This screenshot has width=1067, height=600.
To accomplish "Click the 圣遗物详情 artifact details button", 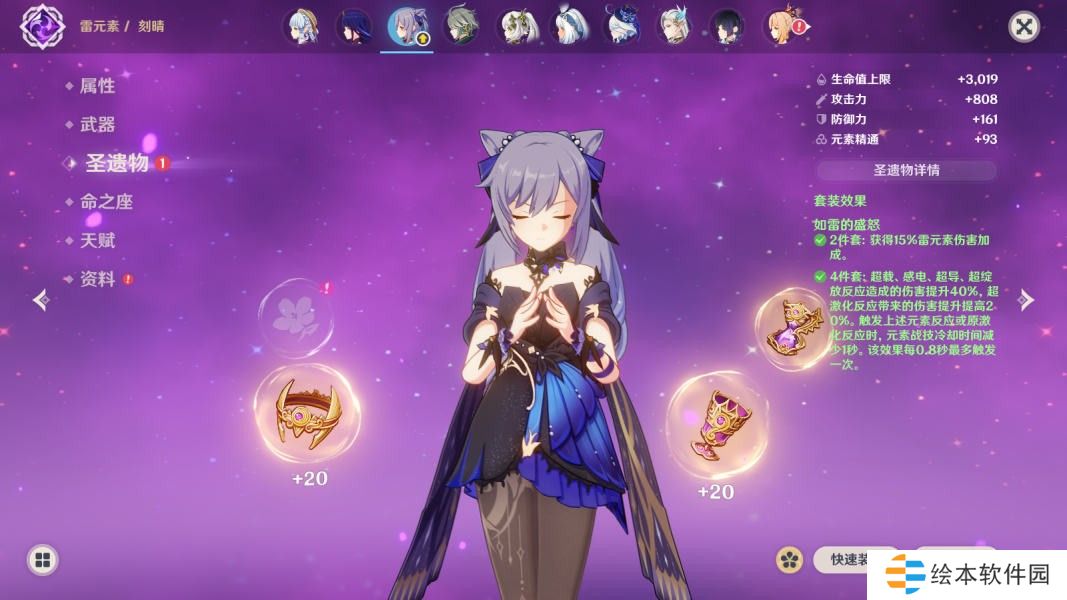I will pyautogui.click(x=906, y=170).
